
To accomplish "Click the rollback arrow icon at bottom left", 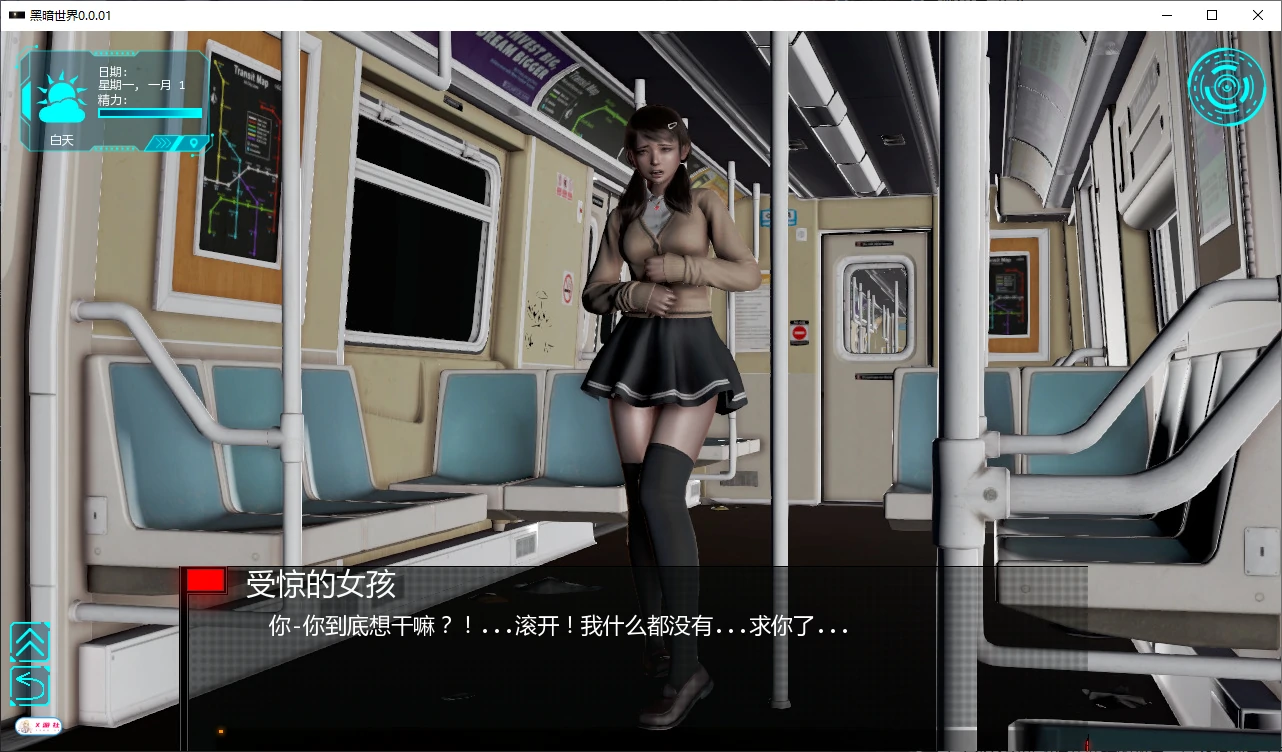I will coord(30,688).
